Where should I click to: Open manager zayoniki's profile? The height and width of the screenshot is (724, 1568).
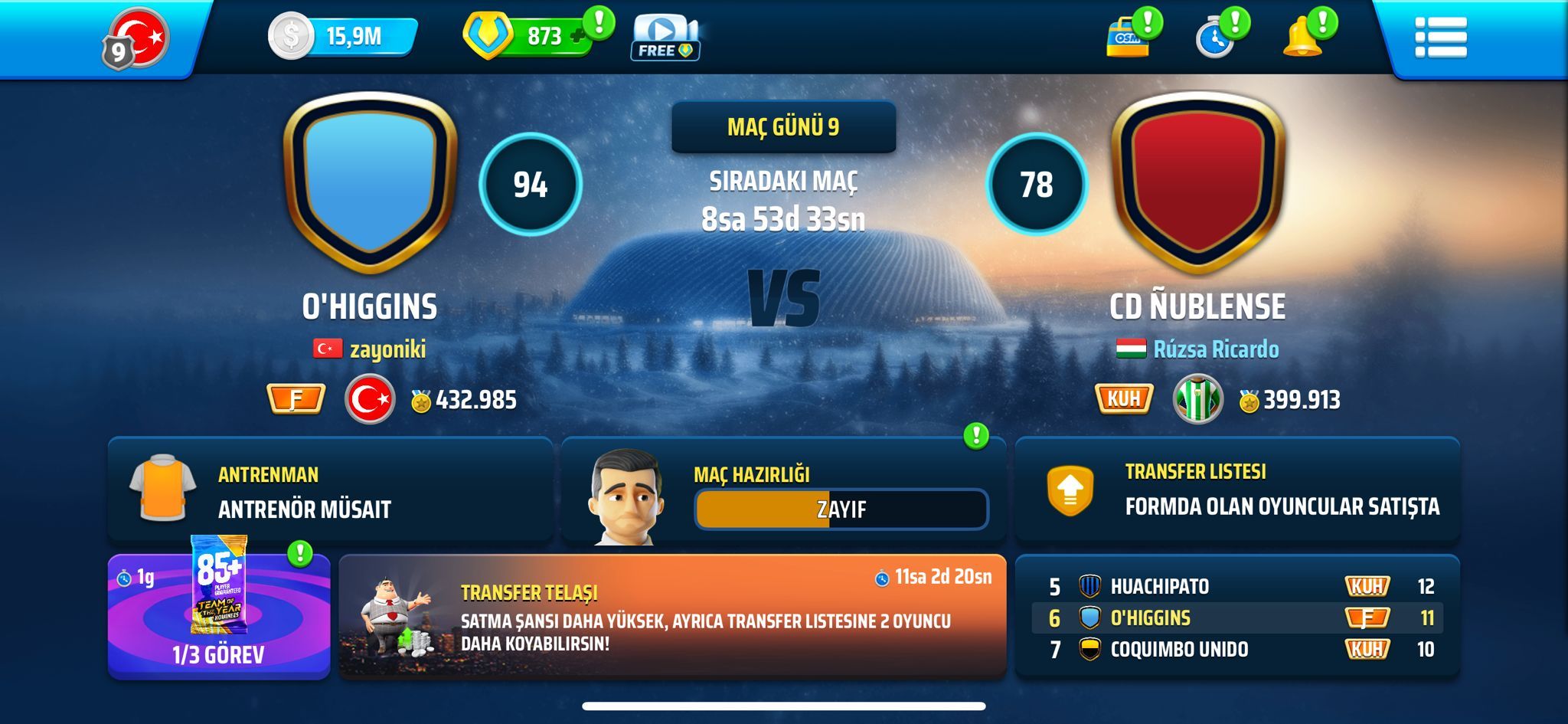coord(387,349)
